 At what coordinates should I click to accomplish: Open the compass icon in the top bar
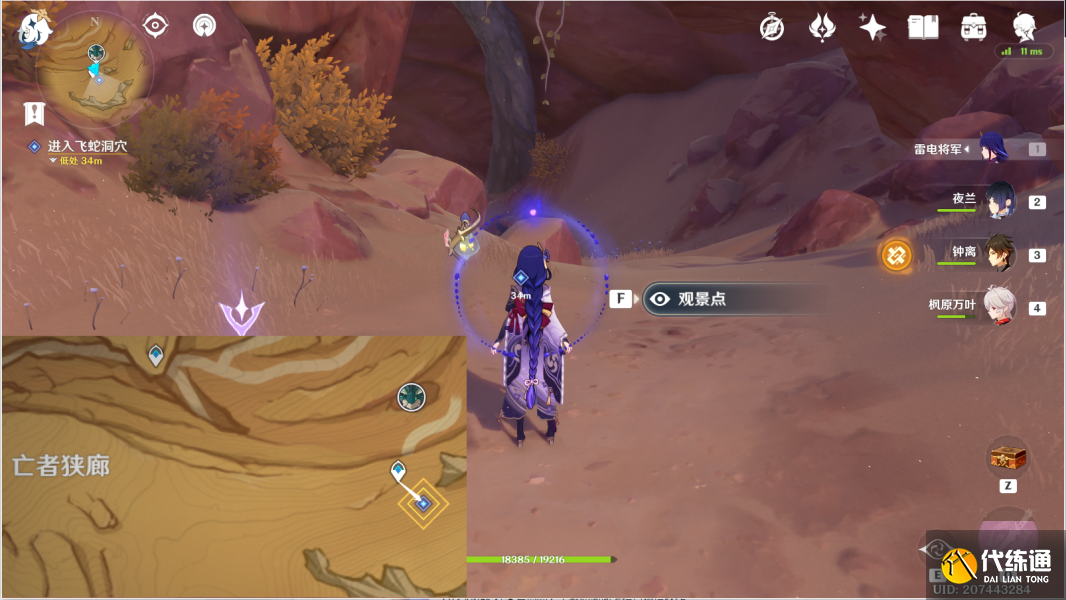coord(771,27)
